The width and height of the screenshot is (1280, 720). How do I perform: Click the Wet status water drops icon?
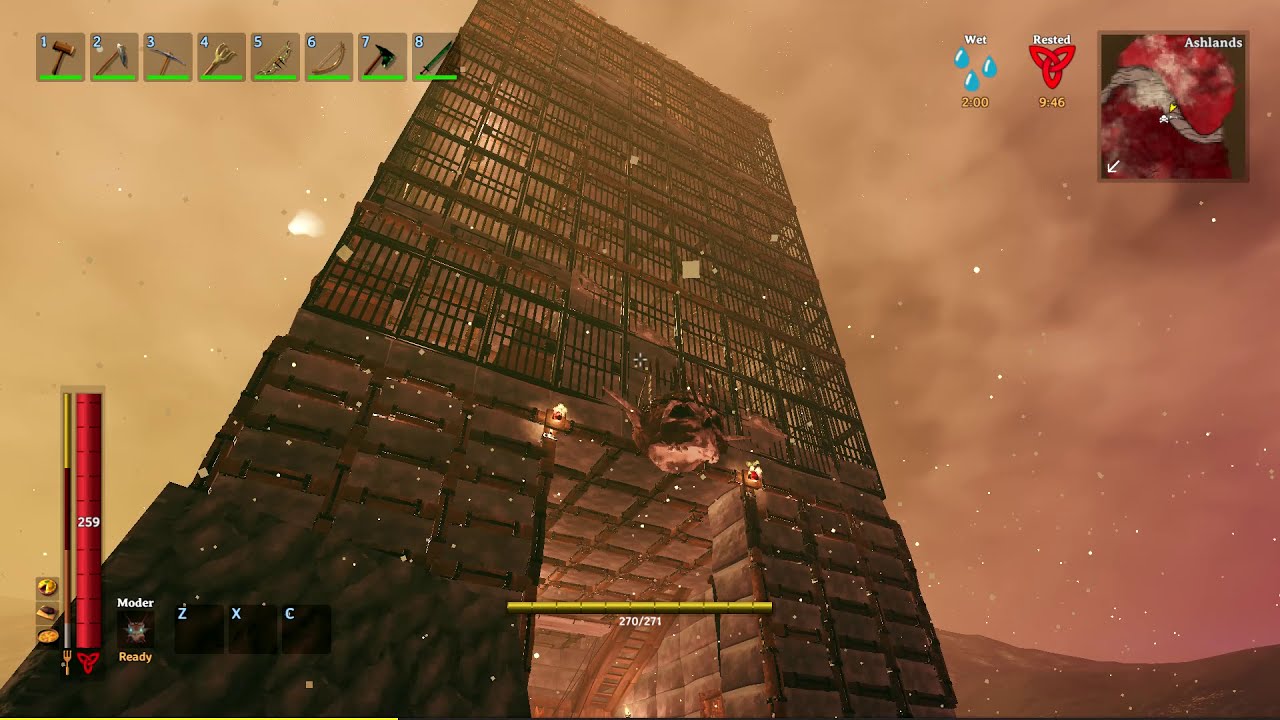tap(975, 69)
